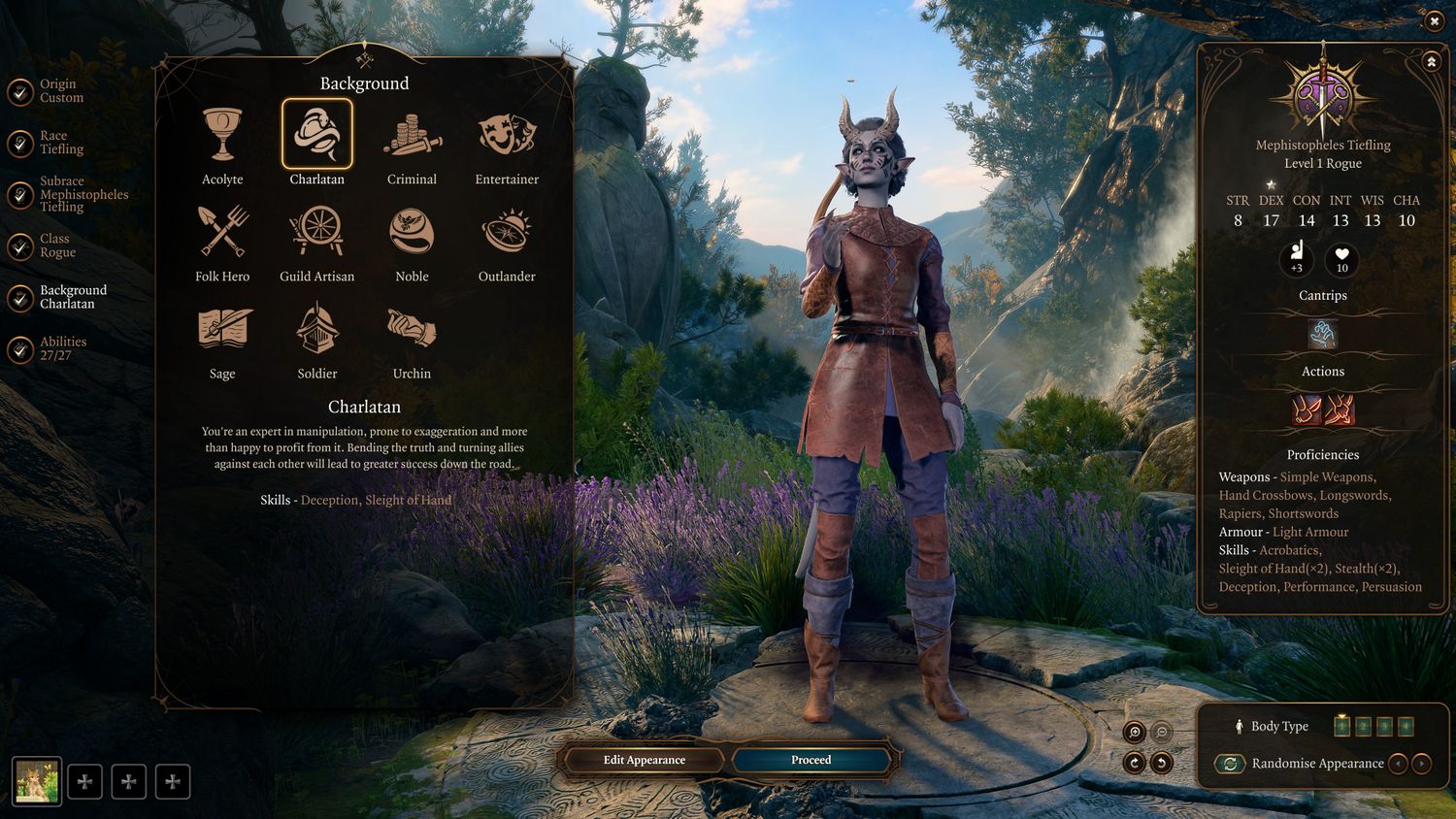Pick the Noble background icon
The width and height of the screenshot is (1456, 819).
coord(412,233)
